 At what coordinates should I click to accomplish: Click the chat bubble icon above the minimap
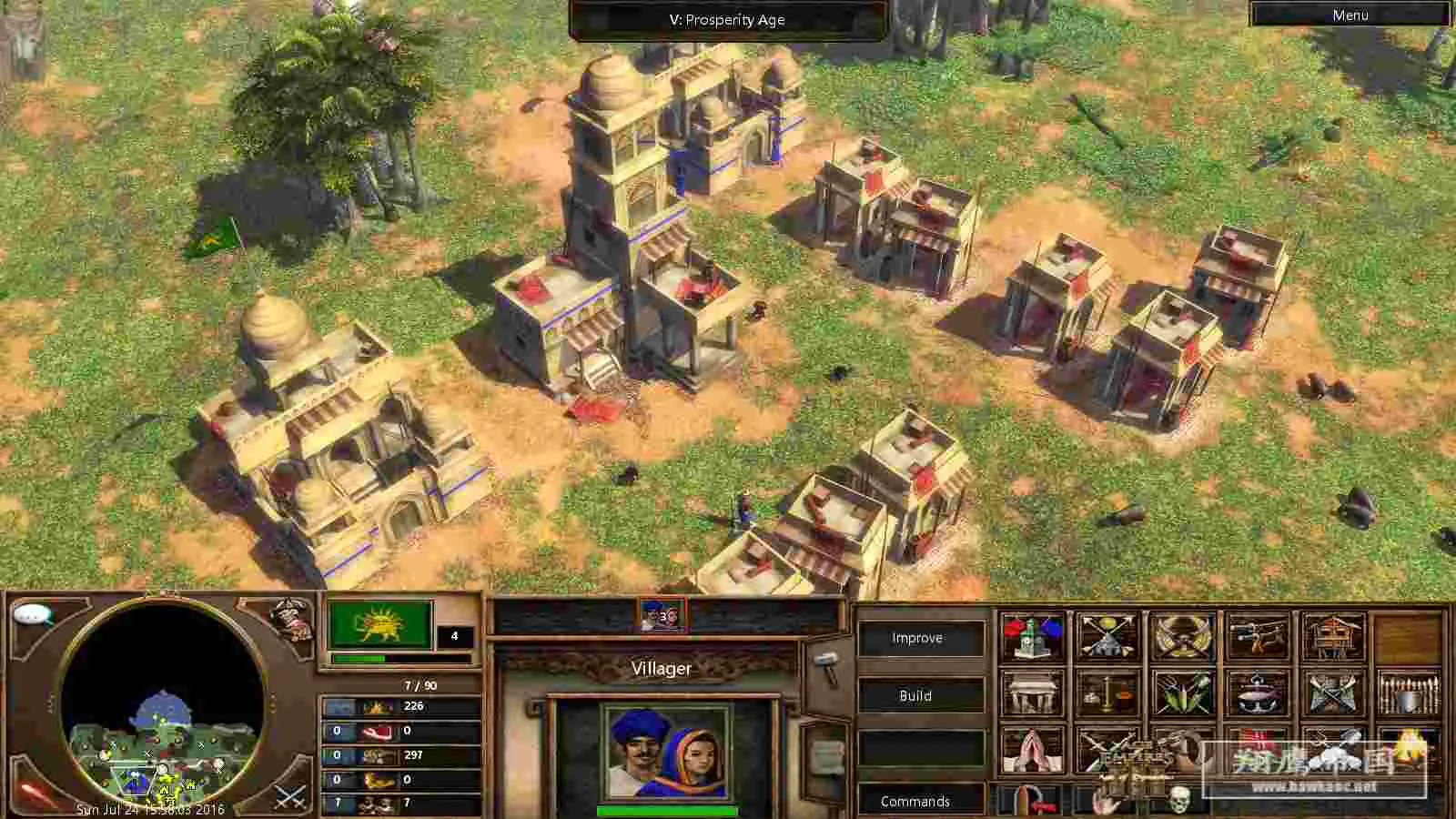click(30, 616)
